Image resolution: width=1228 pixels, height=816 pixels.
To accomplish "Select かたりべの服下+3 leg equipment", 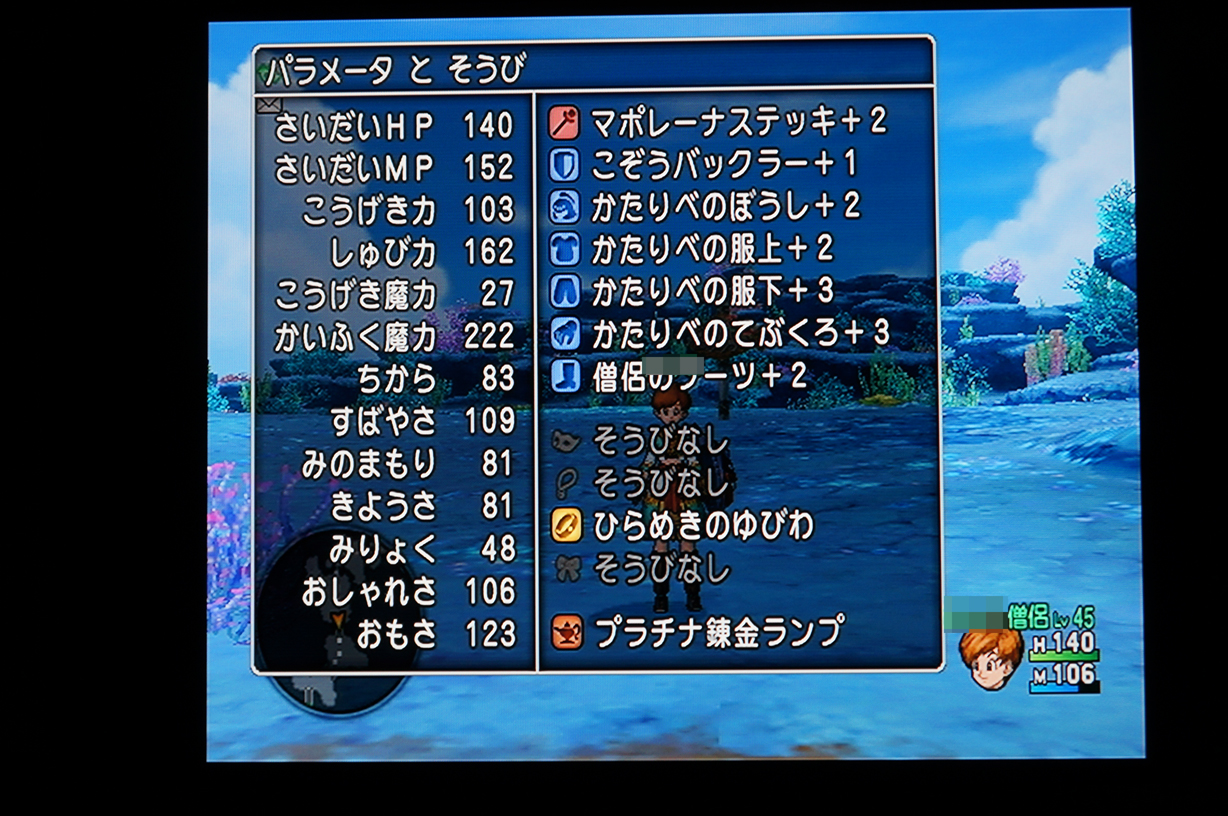I will tap(711, 291).
